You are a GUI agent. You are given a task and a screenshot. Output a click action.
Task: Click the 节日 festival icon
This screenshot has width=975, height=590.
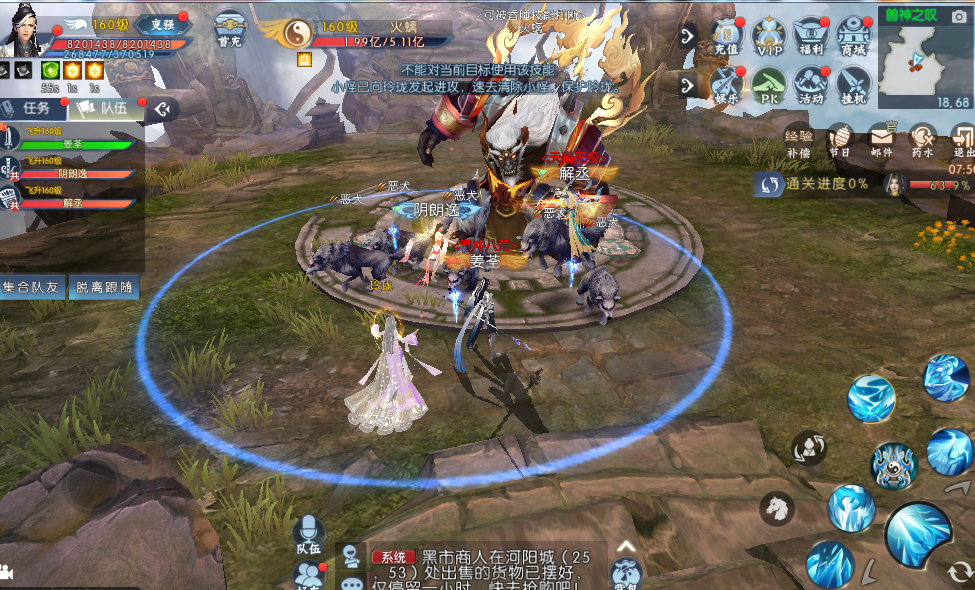click(840, 141)
